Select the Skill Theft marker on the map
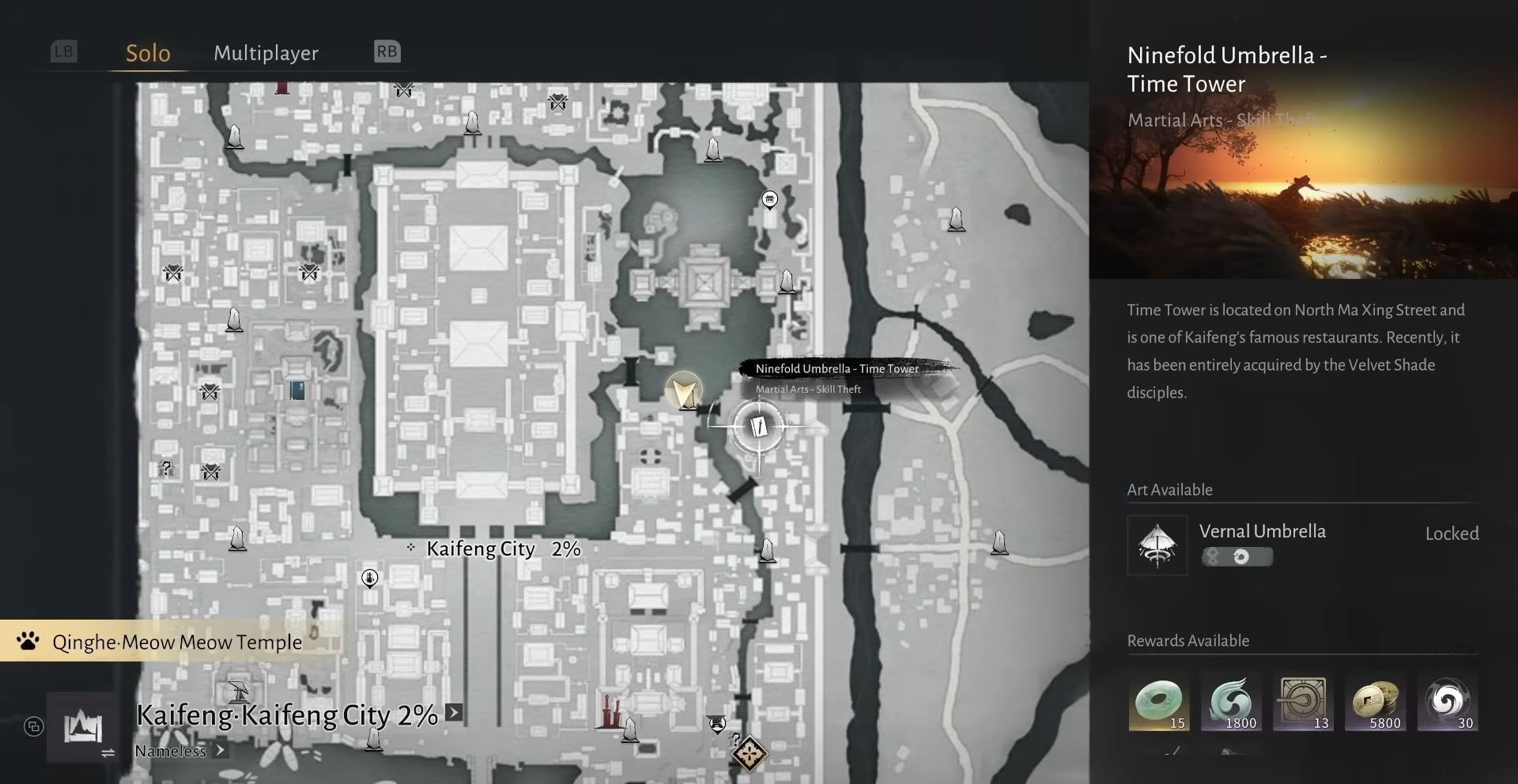1518x784 pixels. point(758,427)
